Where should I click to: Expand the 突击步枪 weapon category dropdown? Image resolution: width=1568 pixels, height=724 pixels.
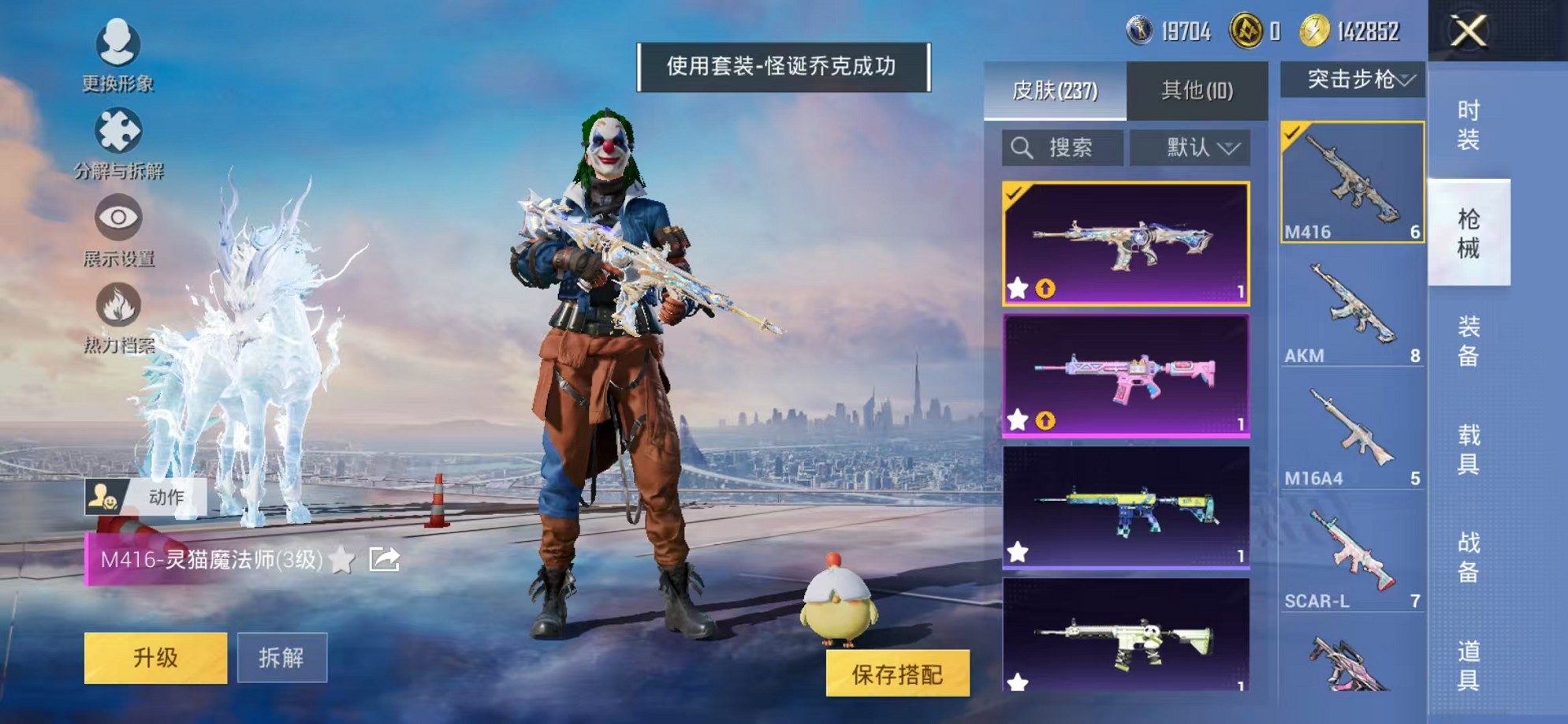pos(1358,79)
